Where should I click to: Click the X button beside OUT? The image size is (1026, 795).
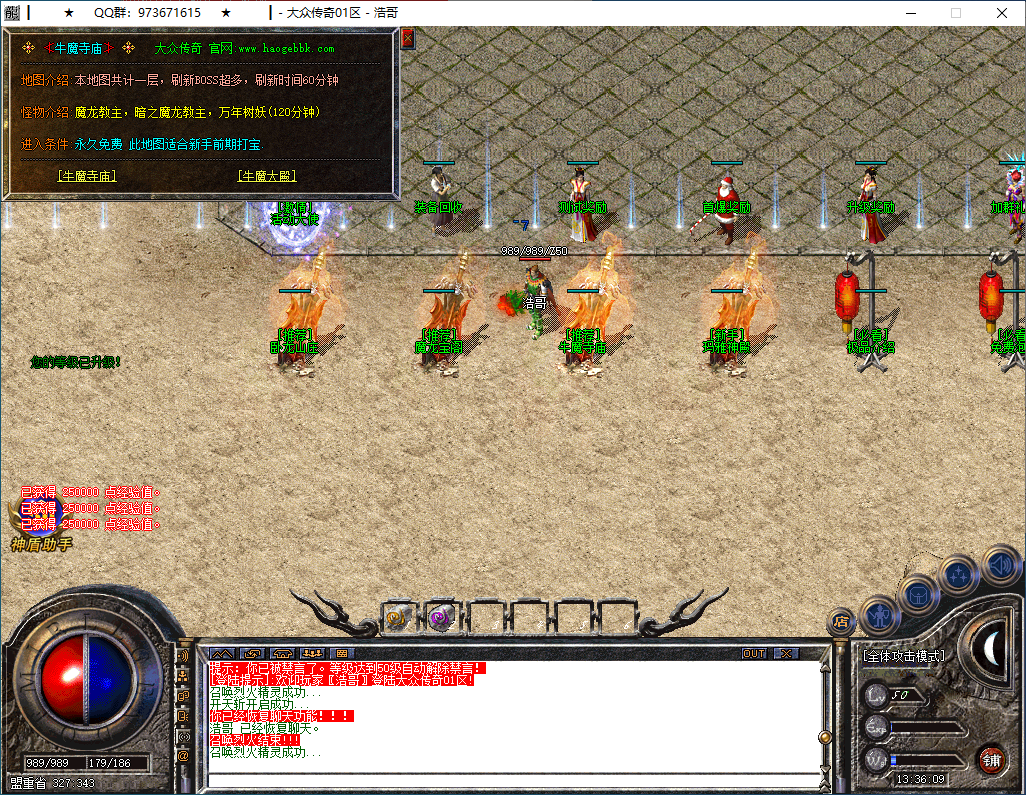pyautogui.click(x=787, y=653)
